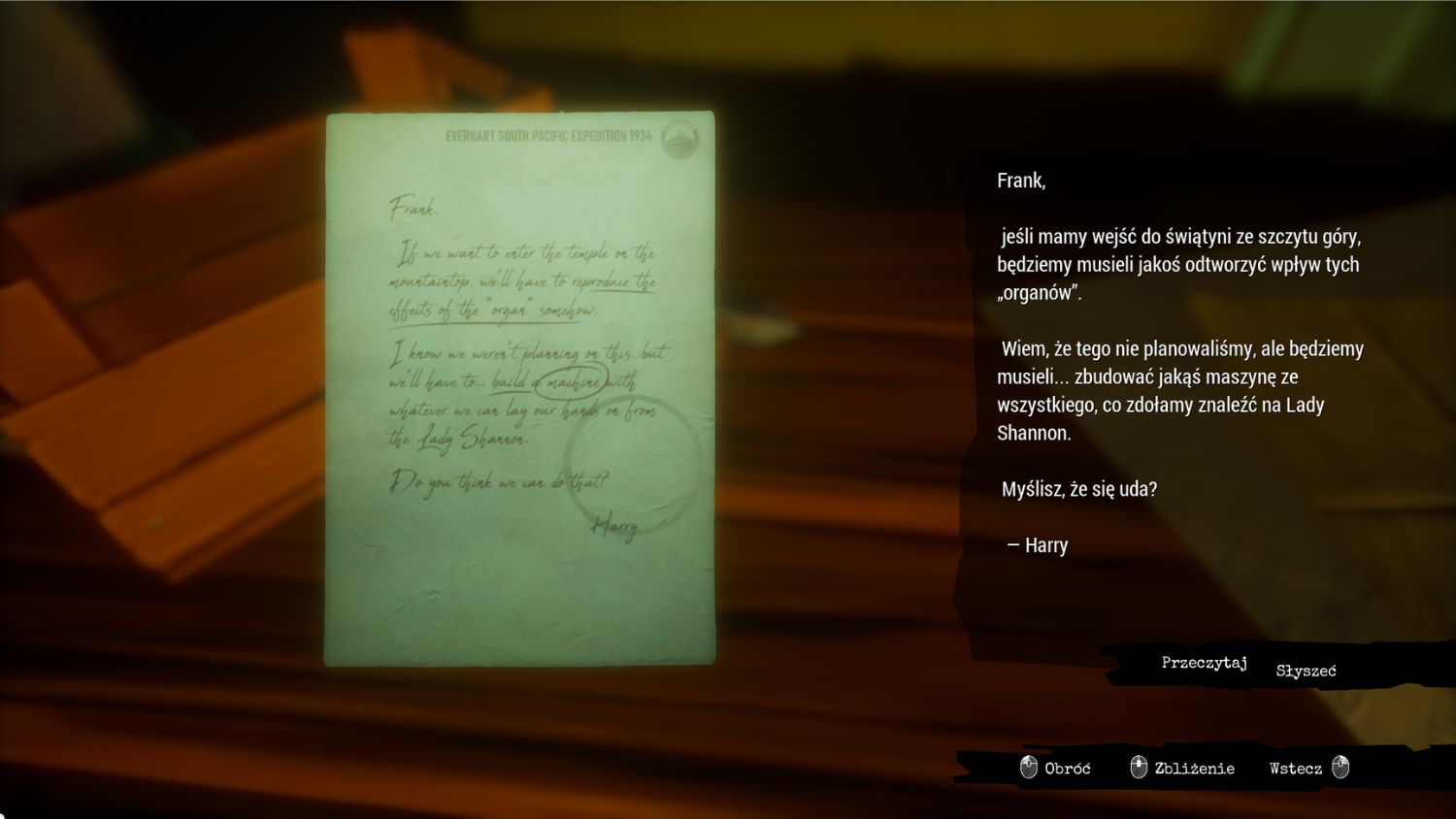Viewport: 1456px width, 819px height.
Task: Toggle Słyszeć to hear the letter narrated
Action: [1306, 669]
